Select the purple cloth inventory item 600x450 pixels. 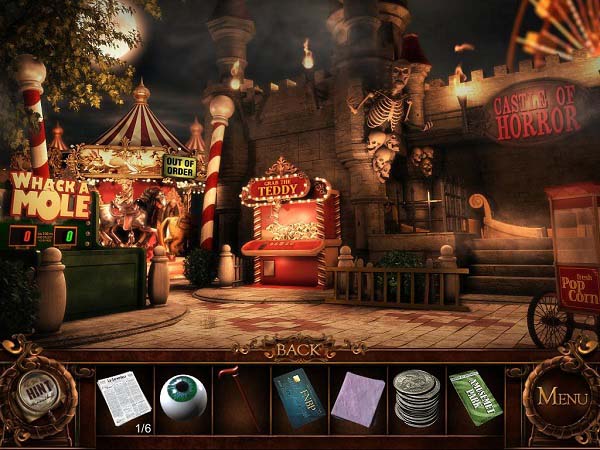coord(357,397)
